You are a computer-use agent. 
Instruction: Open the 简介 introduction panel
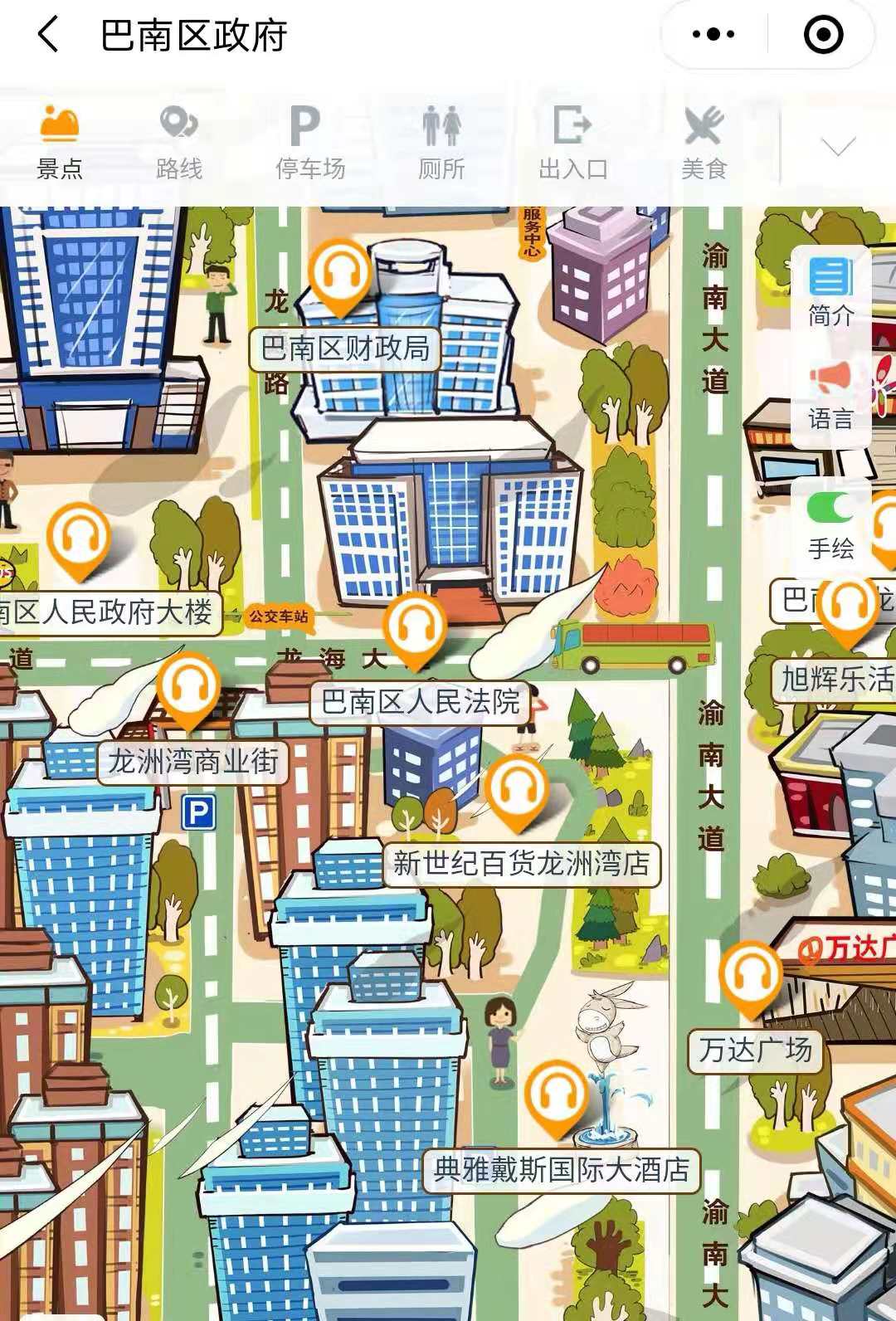830,292
